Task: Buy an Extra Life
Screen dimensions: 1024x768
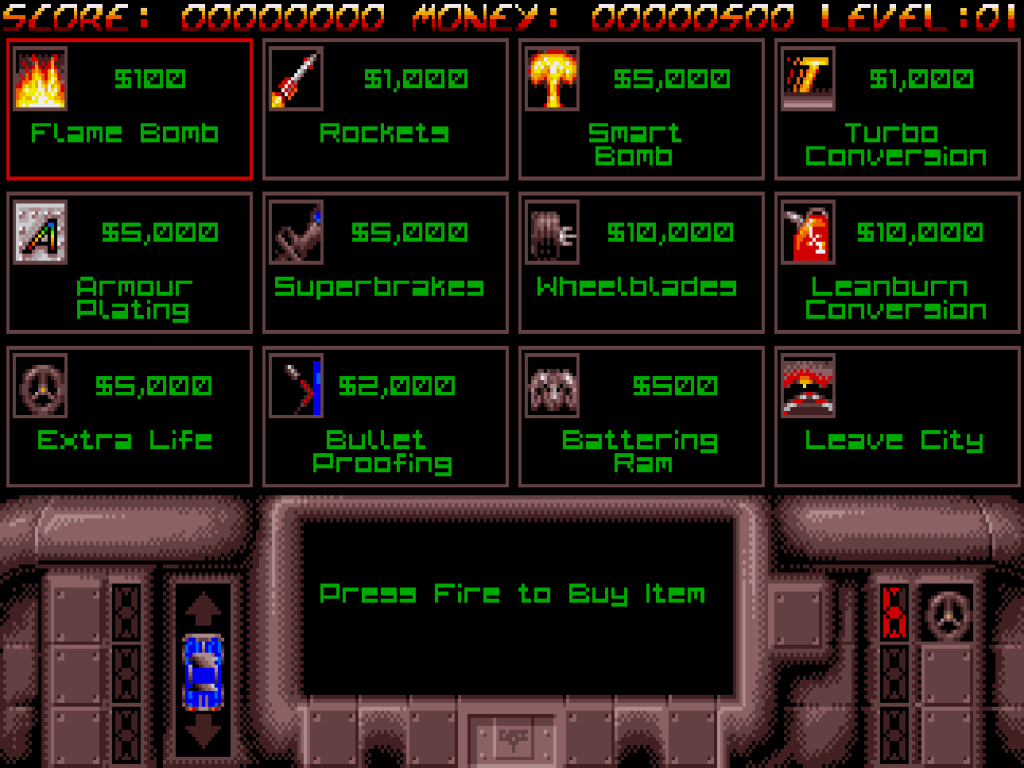Action: (129, 417)
